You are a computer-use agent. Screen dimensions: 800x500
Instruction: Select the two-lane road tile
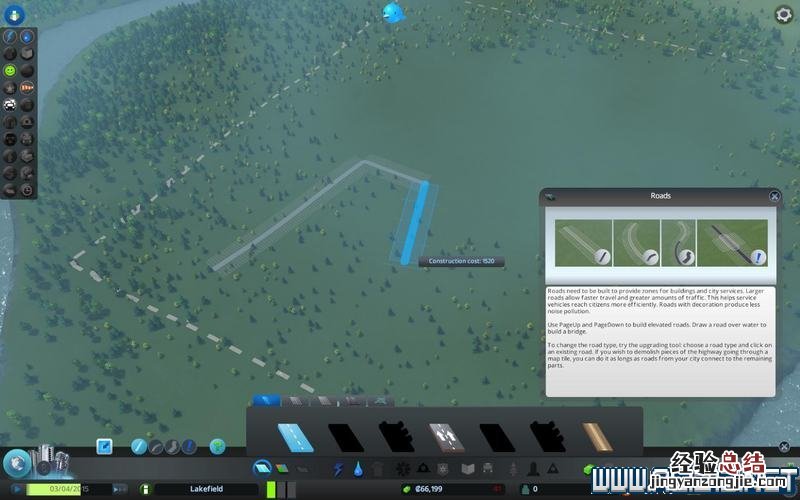tap(294, 437)
